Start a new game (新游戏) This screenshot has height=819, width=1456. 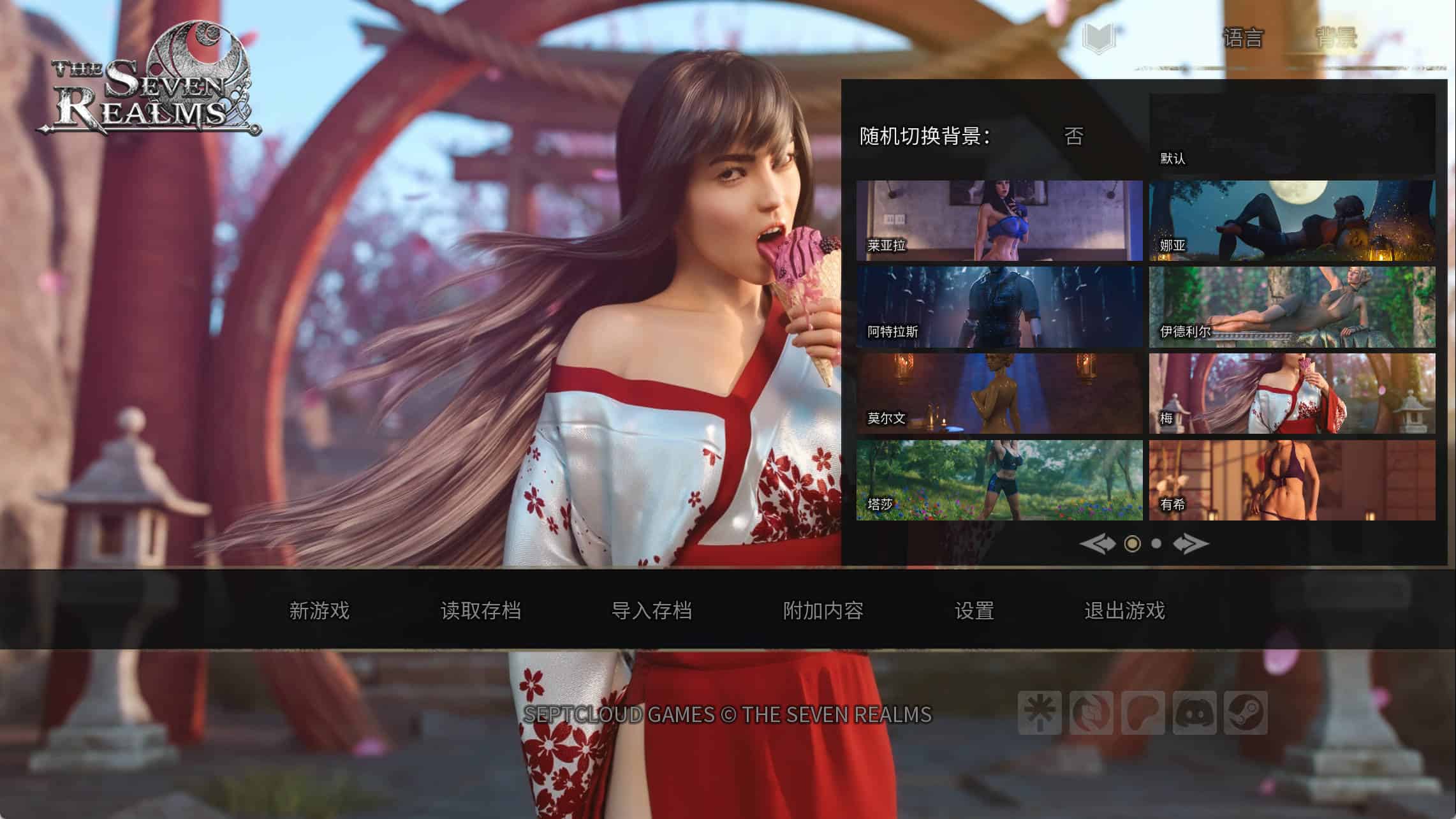pos(319,610)
